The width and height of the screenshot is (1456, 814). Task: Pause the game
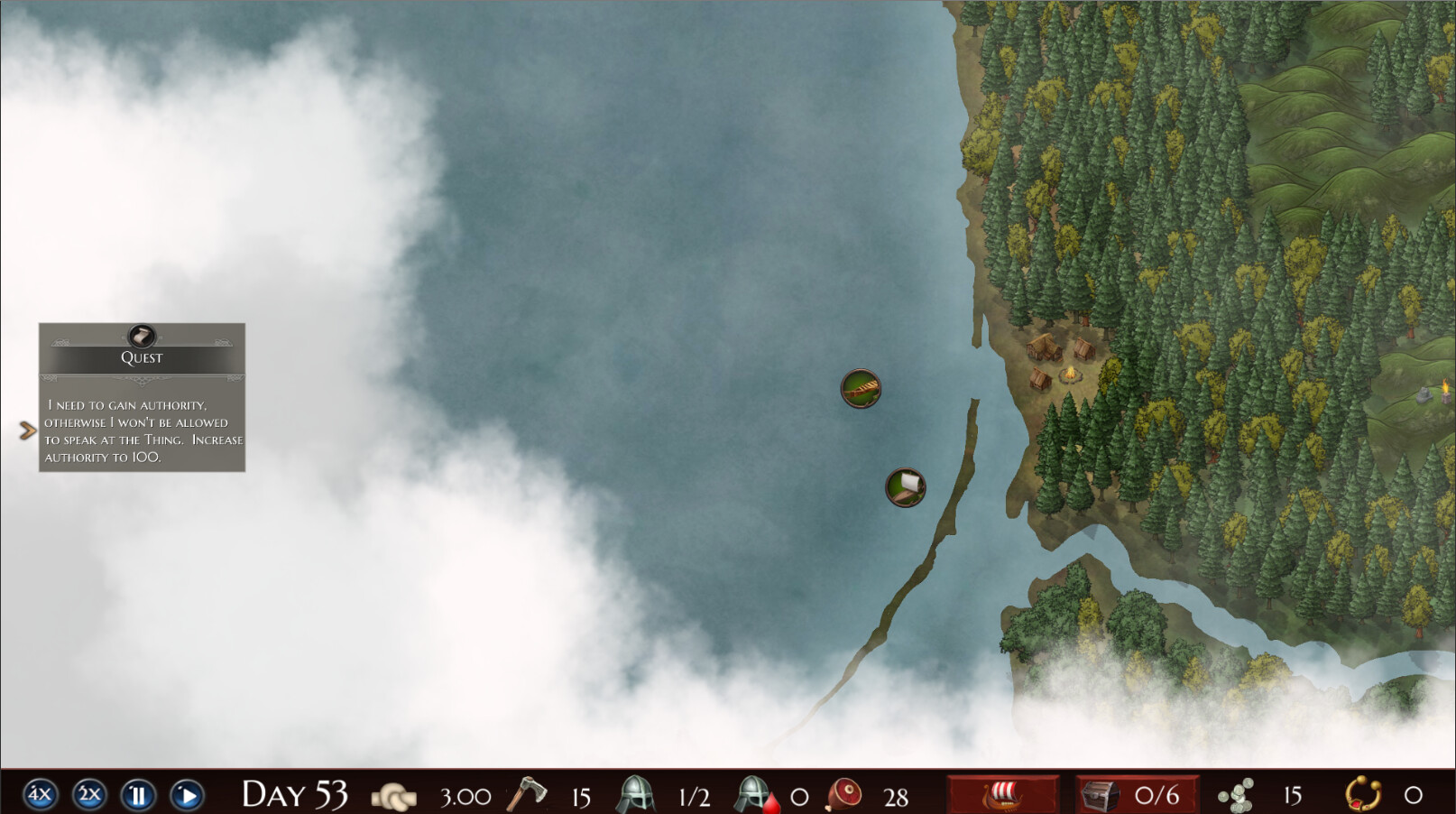(139, 795)
